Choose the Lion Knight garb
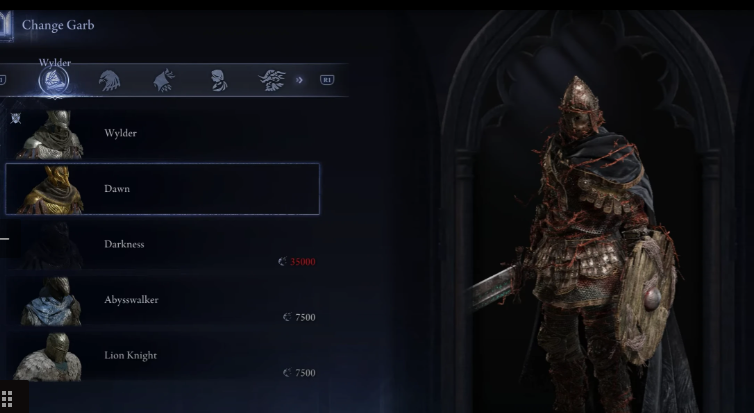 160,355
